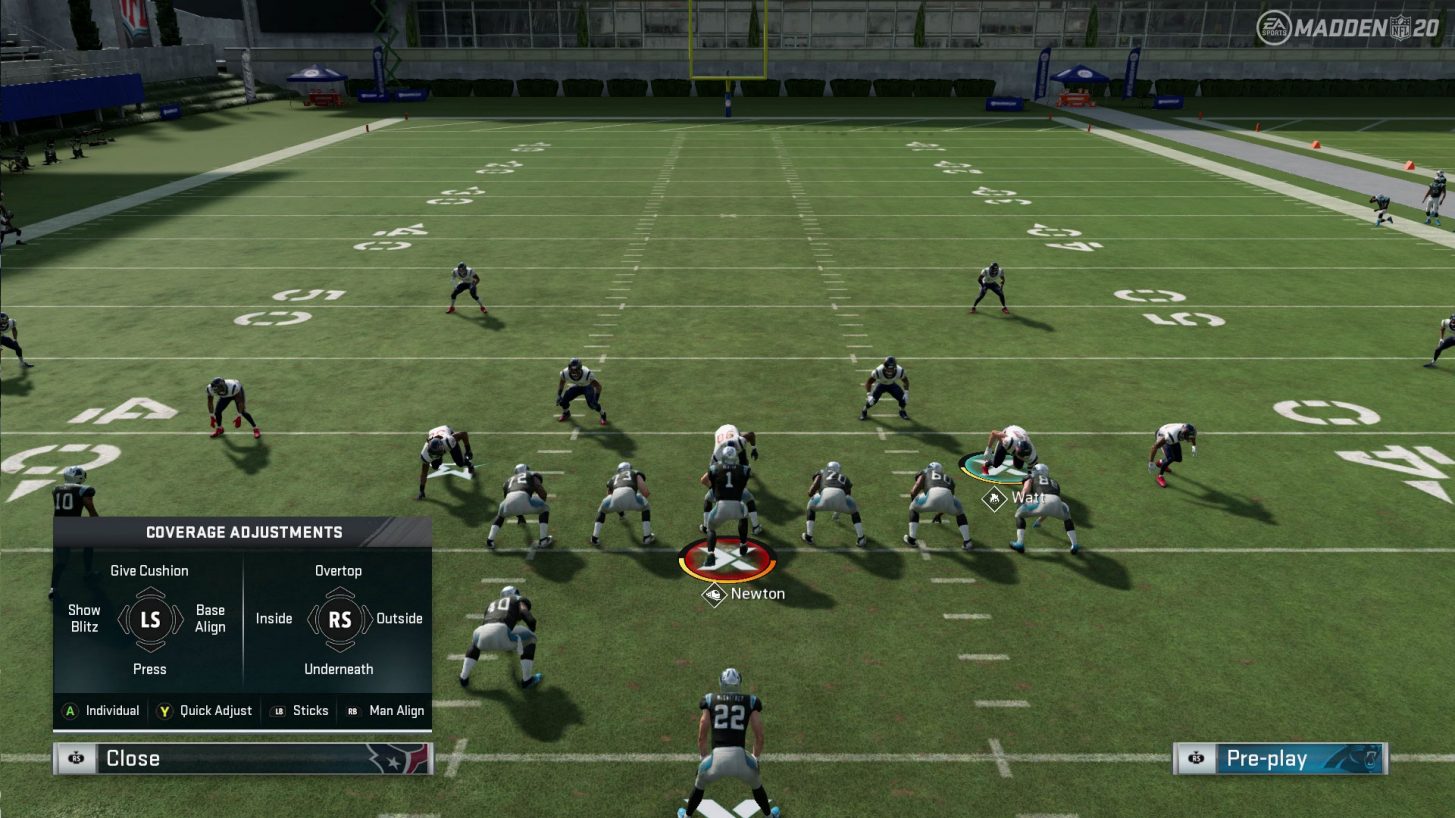Open Individual coverage adjustments
This screenshot has width=1455, height=818.
coord(113,711)
